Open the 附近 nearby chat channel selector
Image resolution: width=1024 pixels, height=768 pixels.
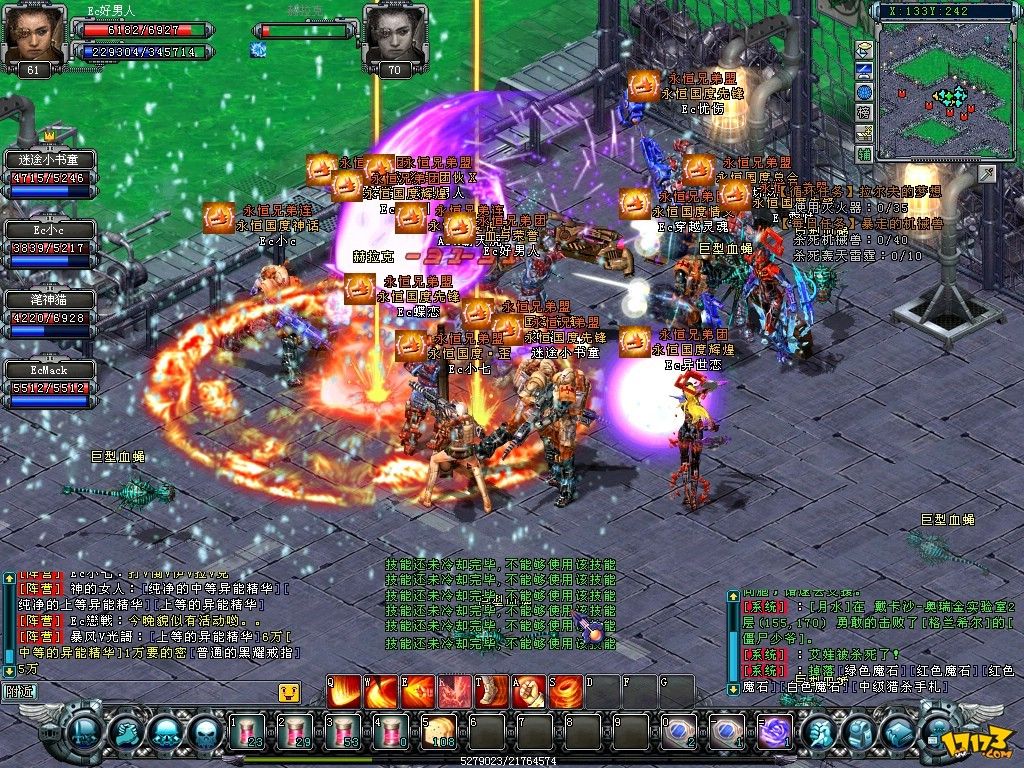click(x=20, y=690)
